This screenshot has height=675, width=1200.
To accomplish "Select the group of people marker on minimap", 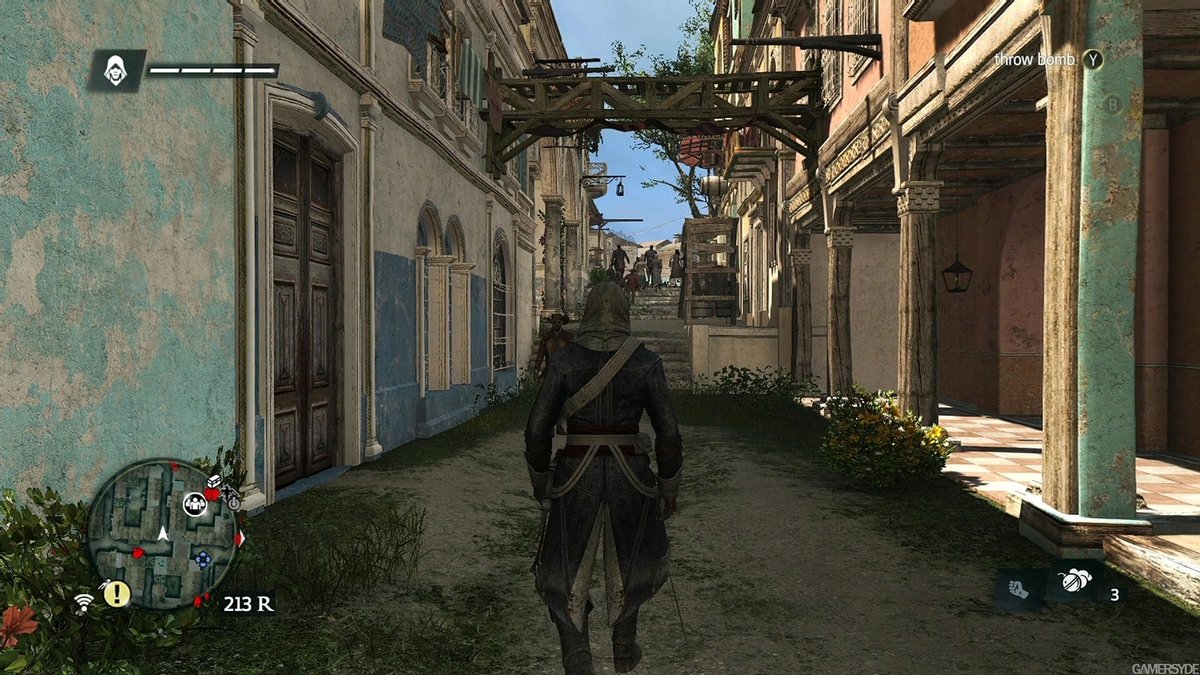I will (195, 504).
